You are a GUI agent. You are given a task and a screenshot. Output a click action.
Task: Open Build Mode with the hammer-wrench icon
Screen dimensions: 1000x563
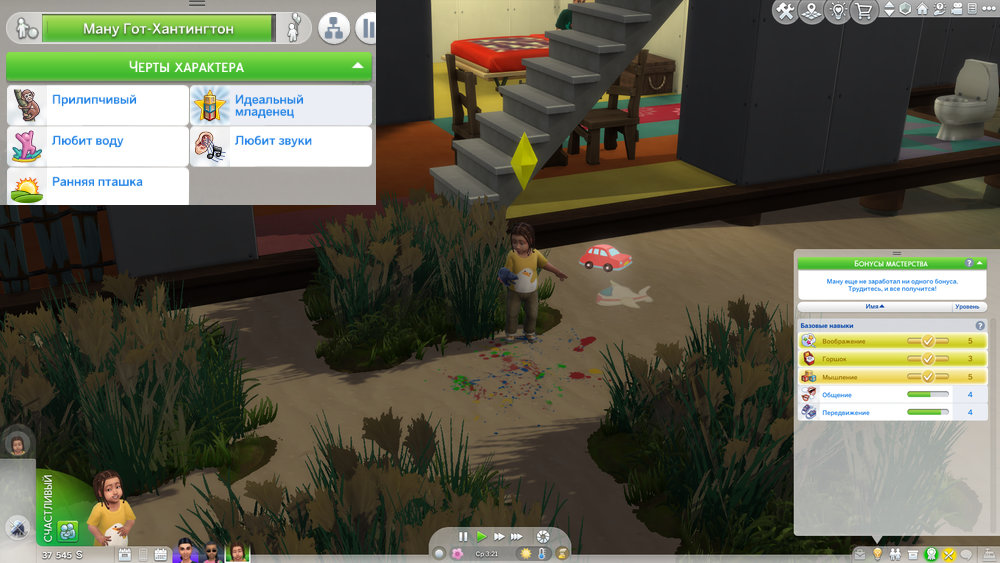[786, 11]
